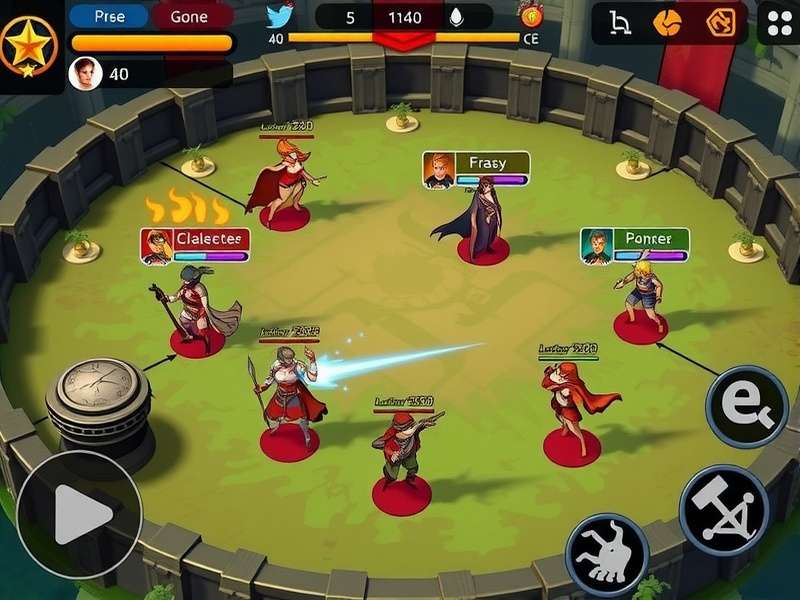Switch to the Gone tab

[189, 16]
